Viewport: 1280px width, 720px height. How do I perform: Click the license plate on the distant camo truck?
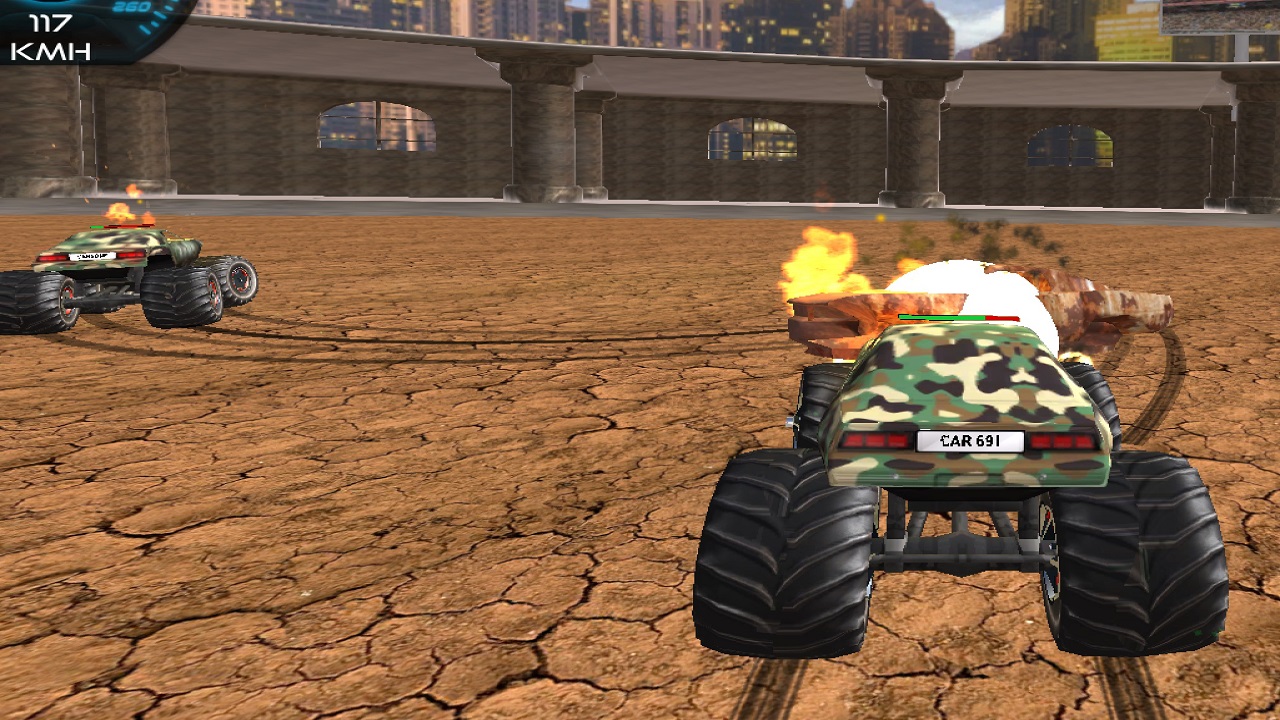coord(90,255)
